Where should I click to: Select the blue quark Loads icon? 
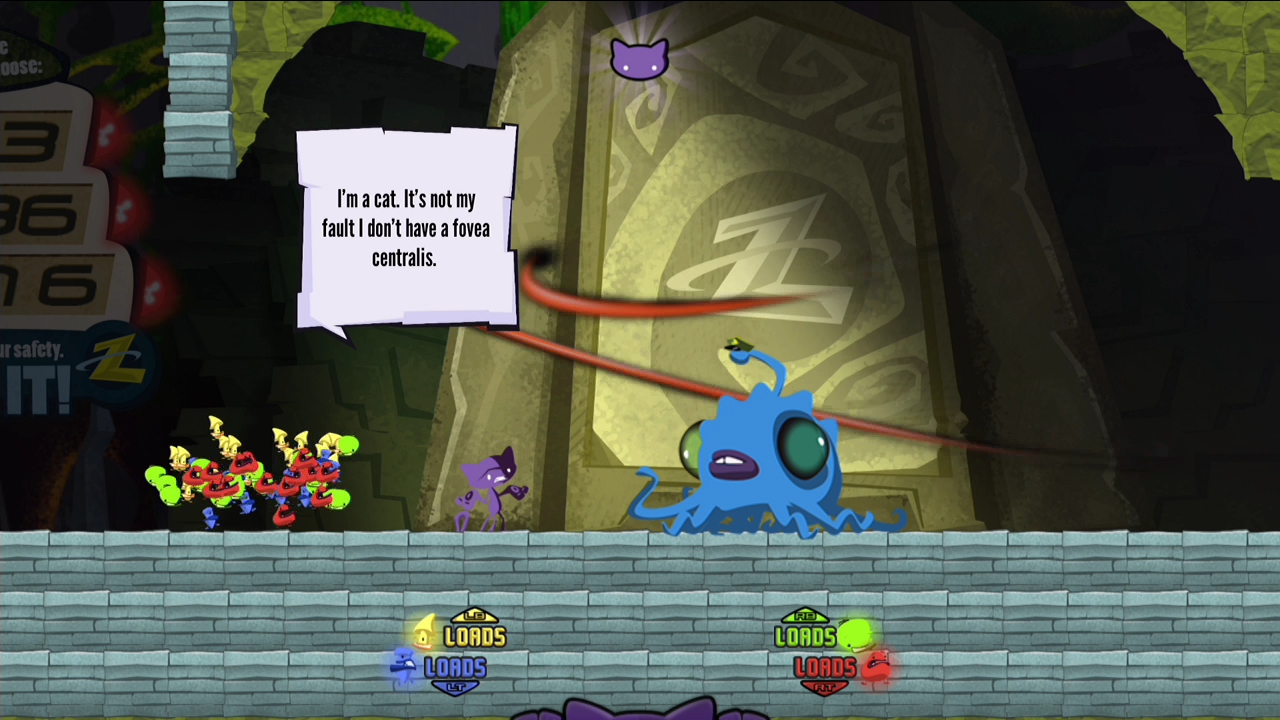(x=404, y=666)
